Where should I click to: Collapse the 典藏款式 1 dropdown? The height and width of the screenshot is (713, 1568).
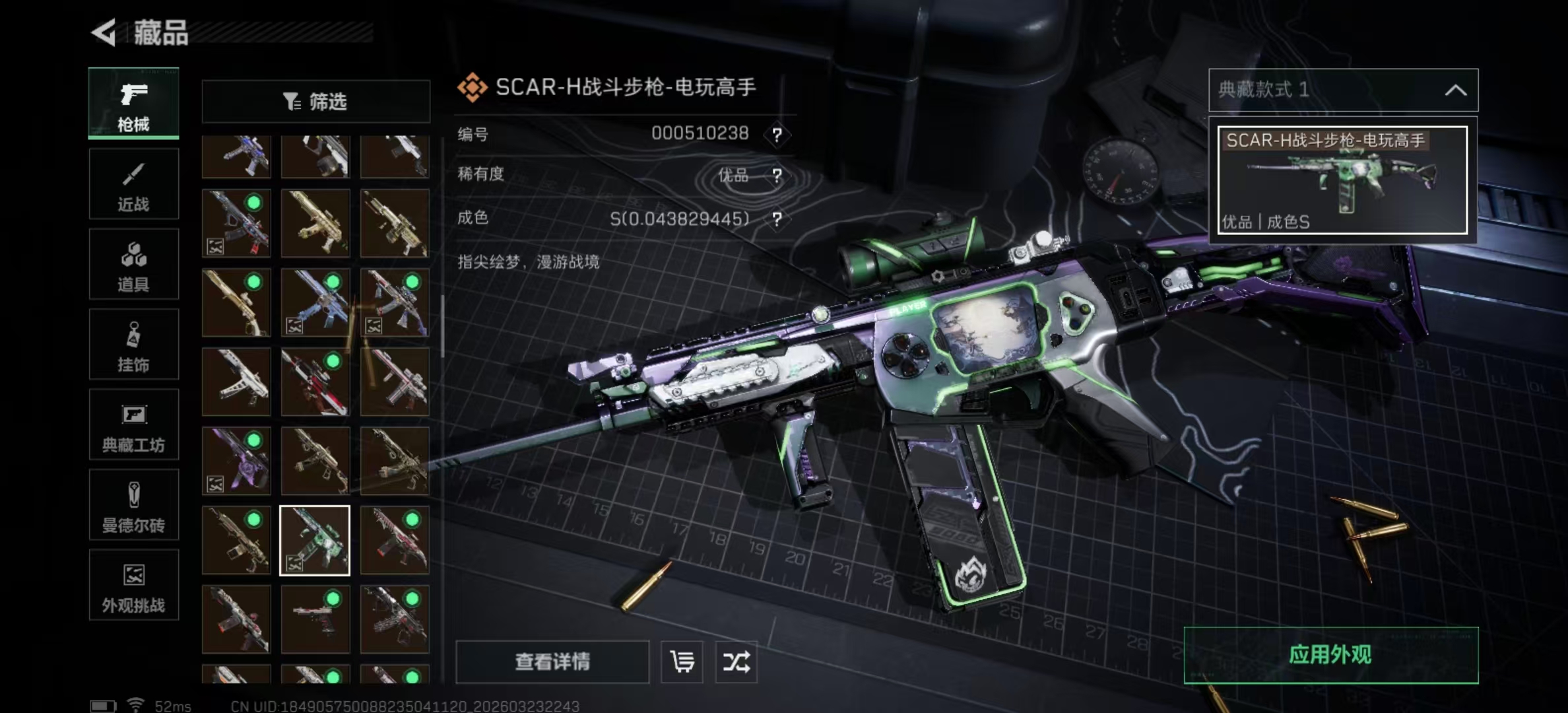point(1455,90)
